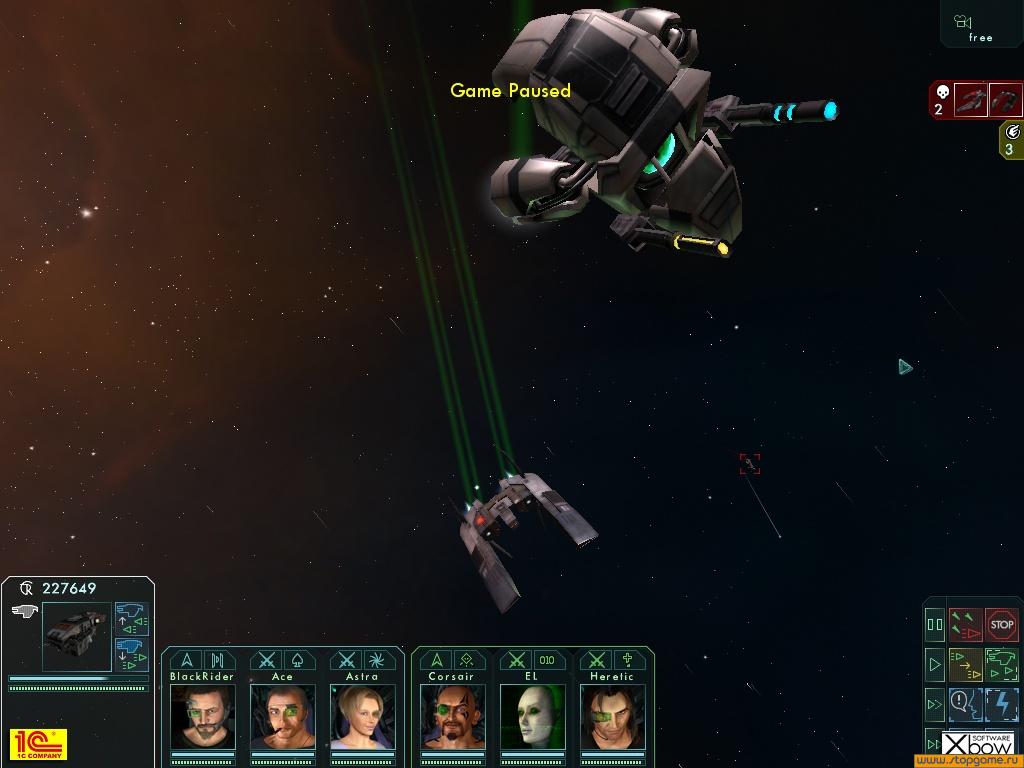The image size is (1024, 768).
Task: Choose Astra's pilot portrait
Action: point(362,716)
